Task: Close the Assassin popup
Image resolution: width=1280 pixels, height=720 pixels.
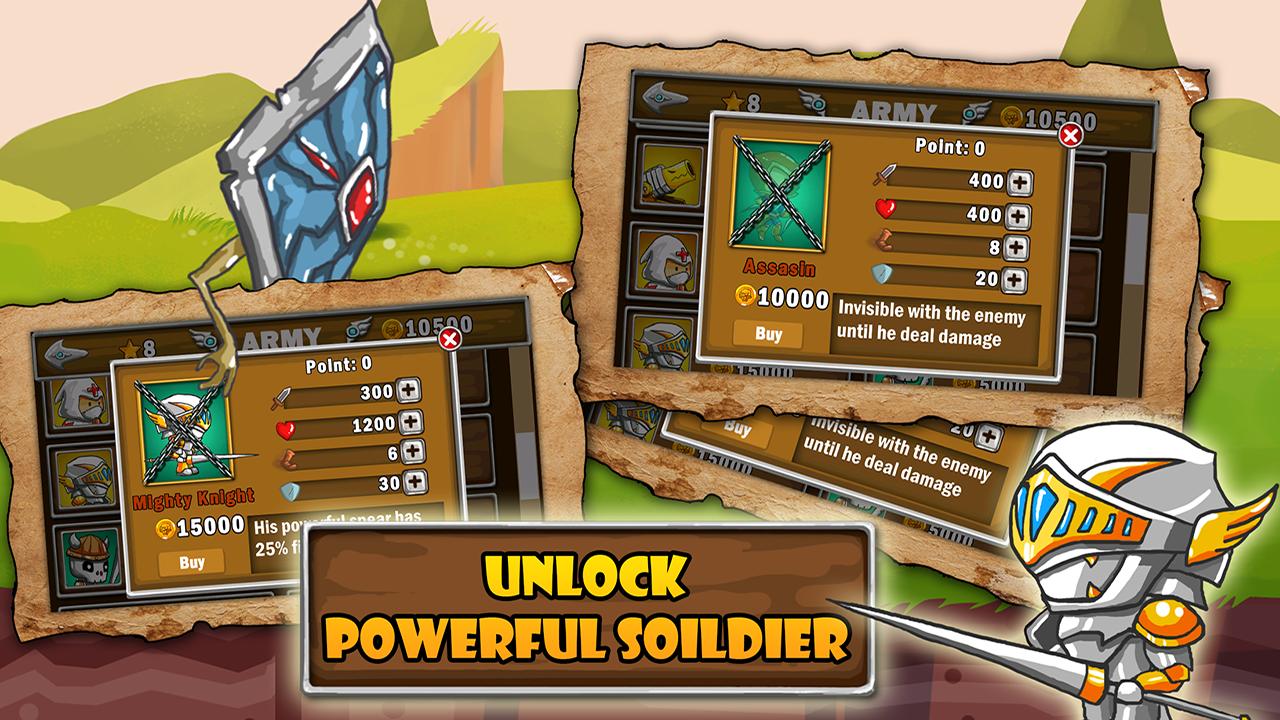Action: coord(1070,135)
